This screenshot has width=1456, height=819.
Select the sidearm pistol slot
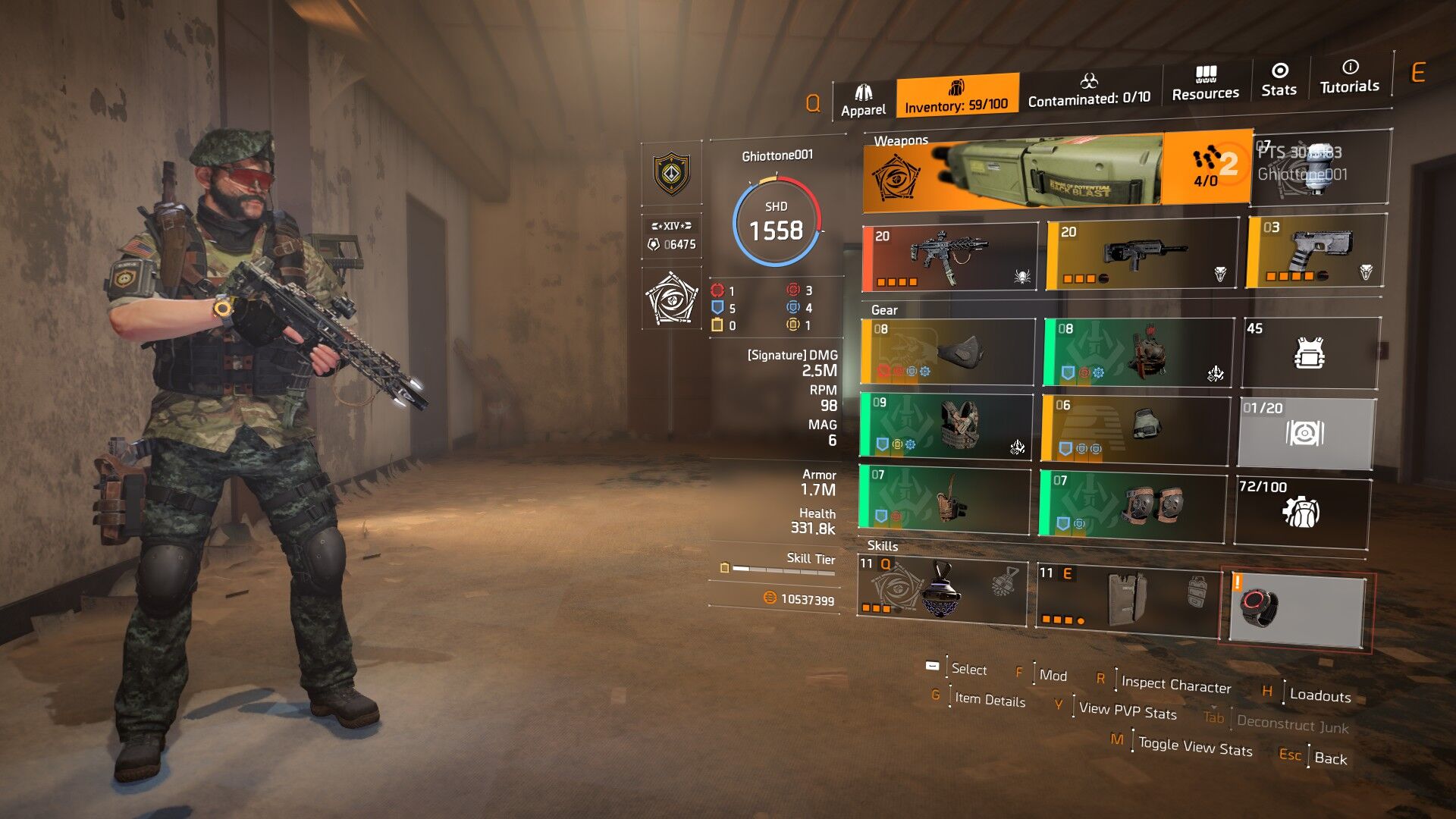pyautogui.click(x=1316, y=251)
